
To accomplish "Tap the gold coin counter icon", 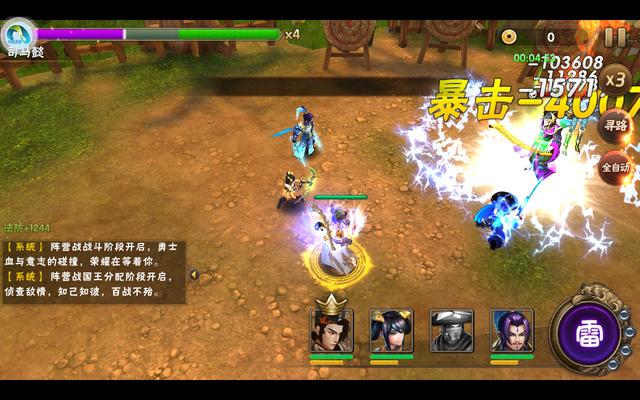I will pos(509,37).
